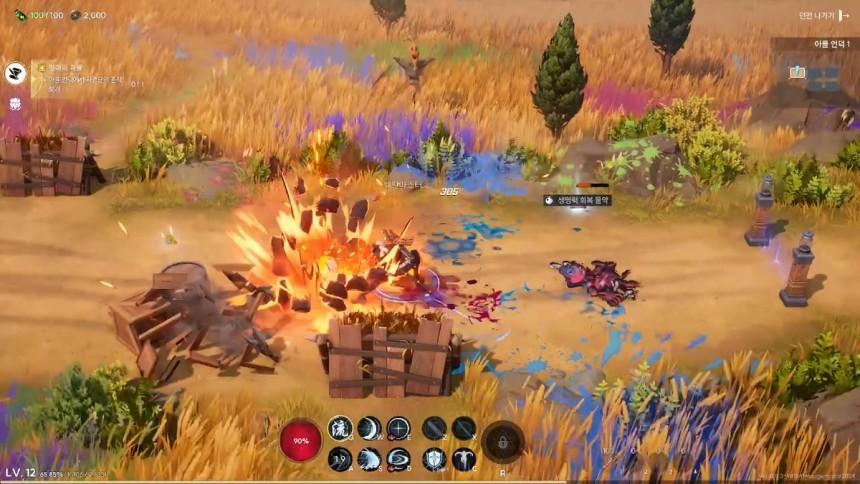Select the highlighted room on the dungeon minimap
860x484 pixels.
(x=797, y=72)
